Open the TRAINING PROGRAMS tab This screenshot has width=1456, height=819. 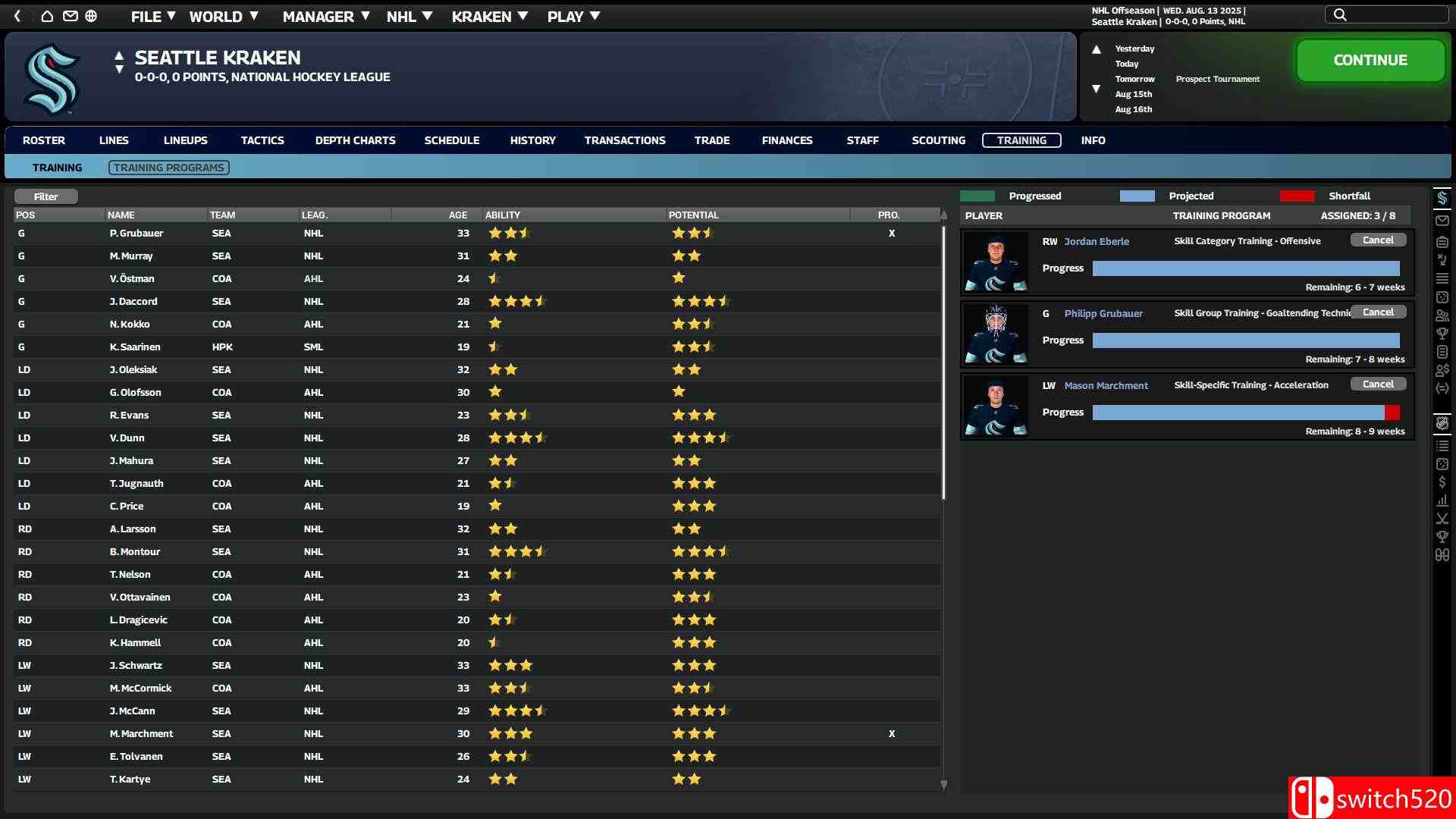click(168, 167)
